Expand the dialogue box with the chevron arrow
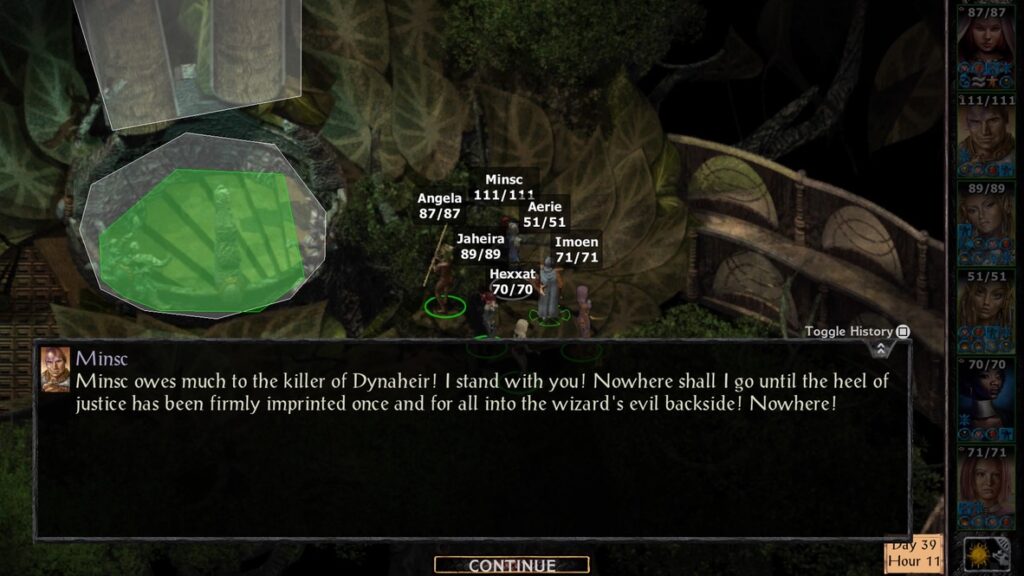 coord(881,349)
